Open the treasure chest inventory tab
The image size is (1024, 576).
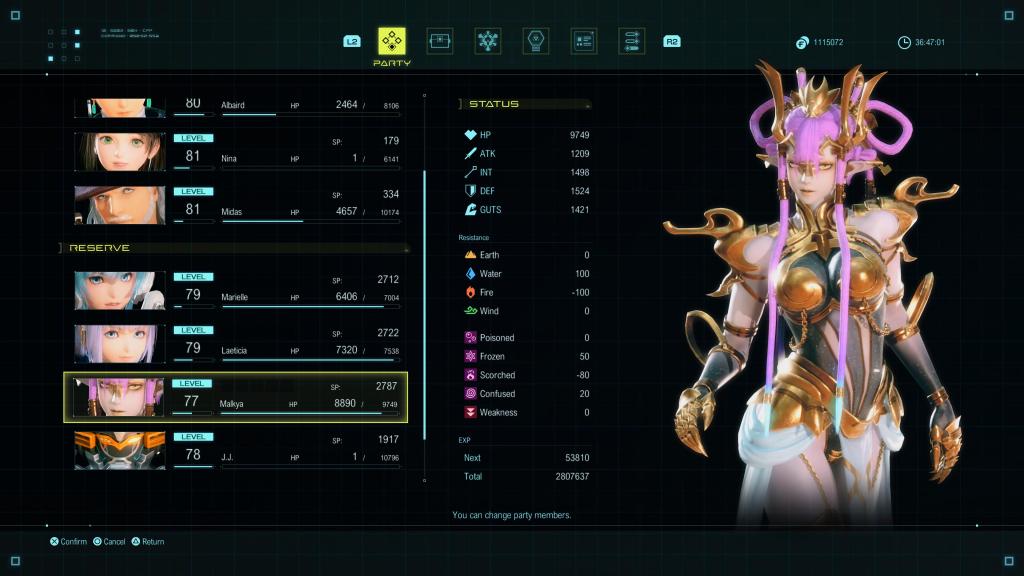click(440, 41)
